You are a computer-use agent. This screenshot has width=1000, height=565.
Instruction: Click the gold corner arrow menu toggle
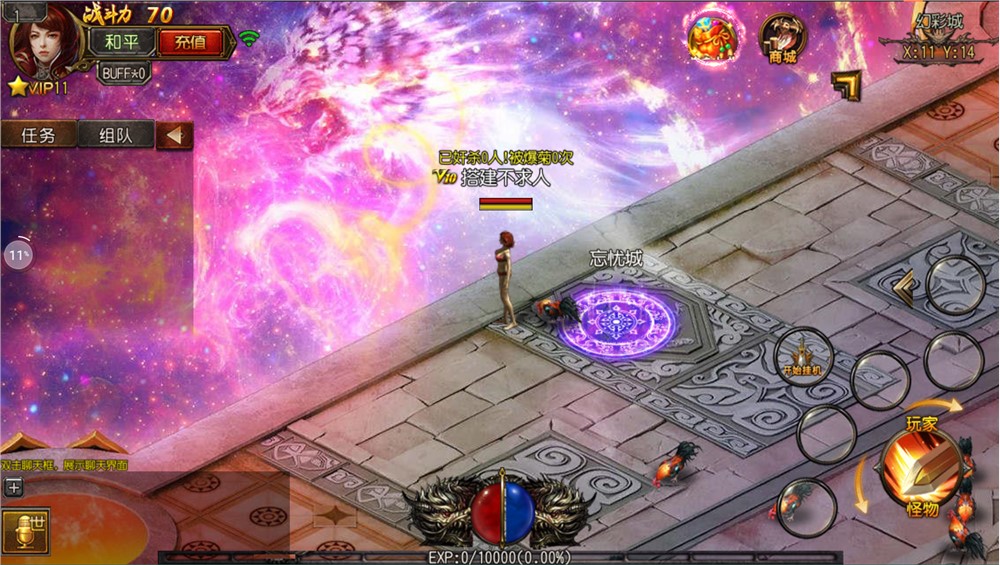pos(846,86)
